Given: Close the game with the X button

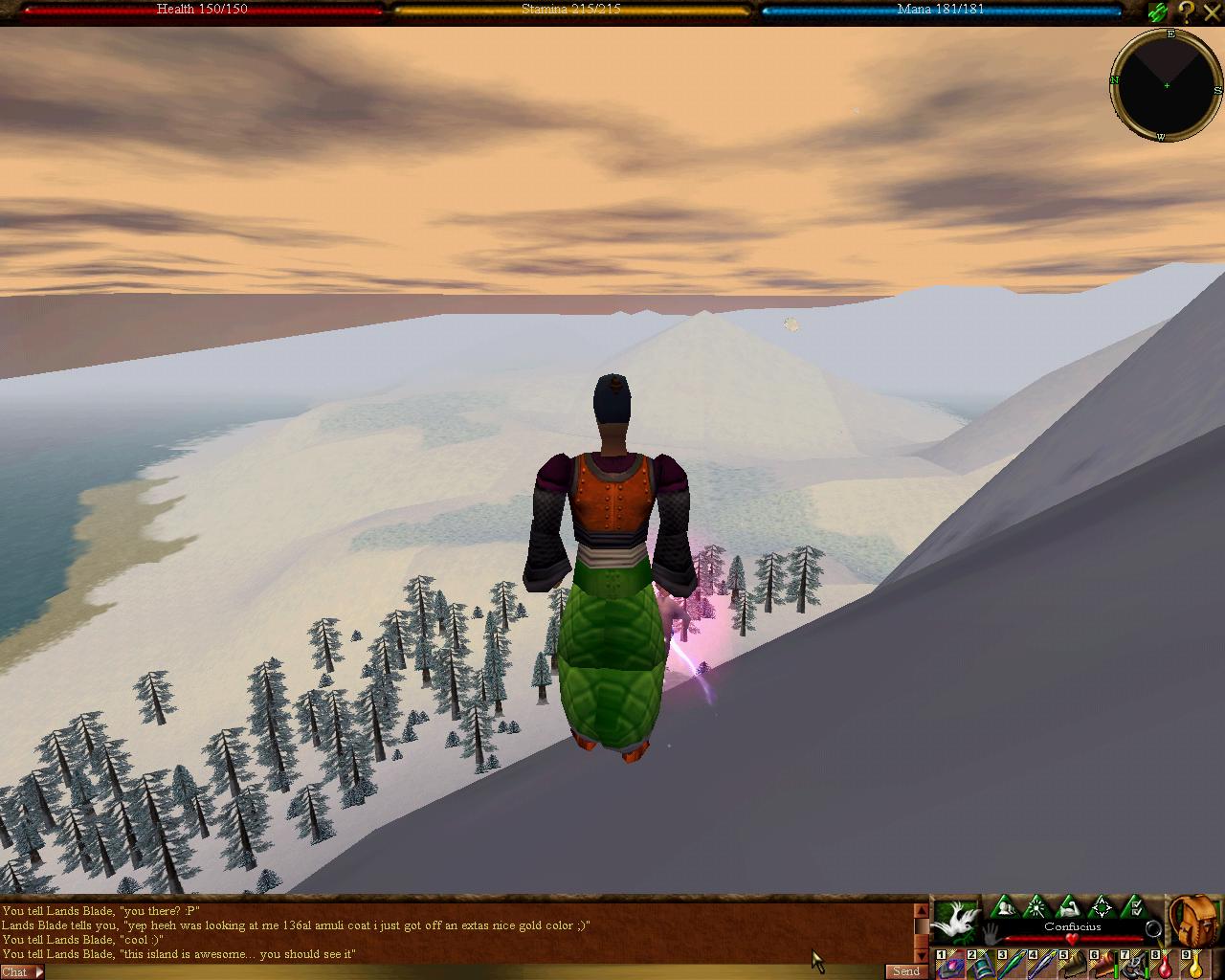Looking at the screenshot, I should pos(1211,11).
